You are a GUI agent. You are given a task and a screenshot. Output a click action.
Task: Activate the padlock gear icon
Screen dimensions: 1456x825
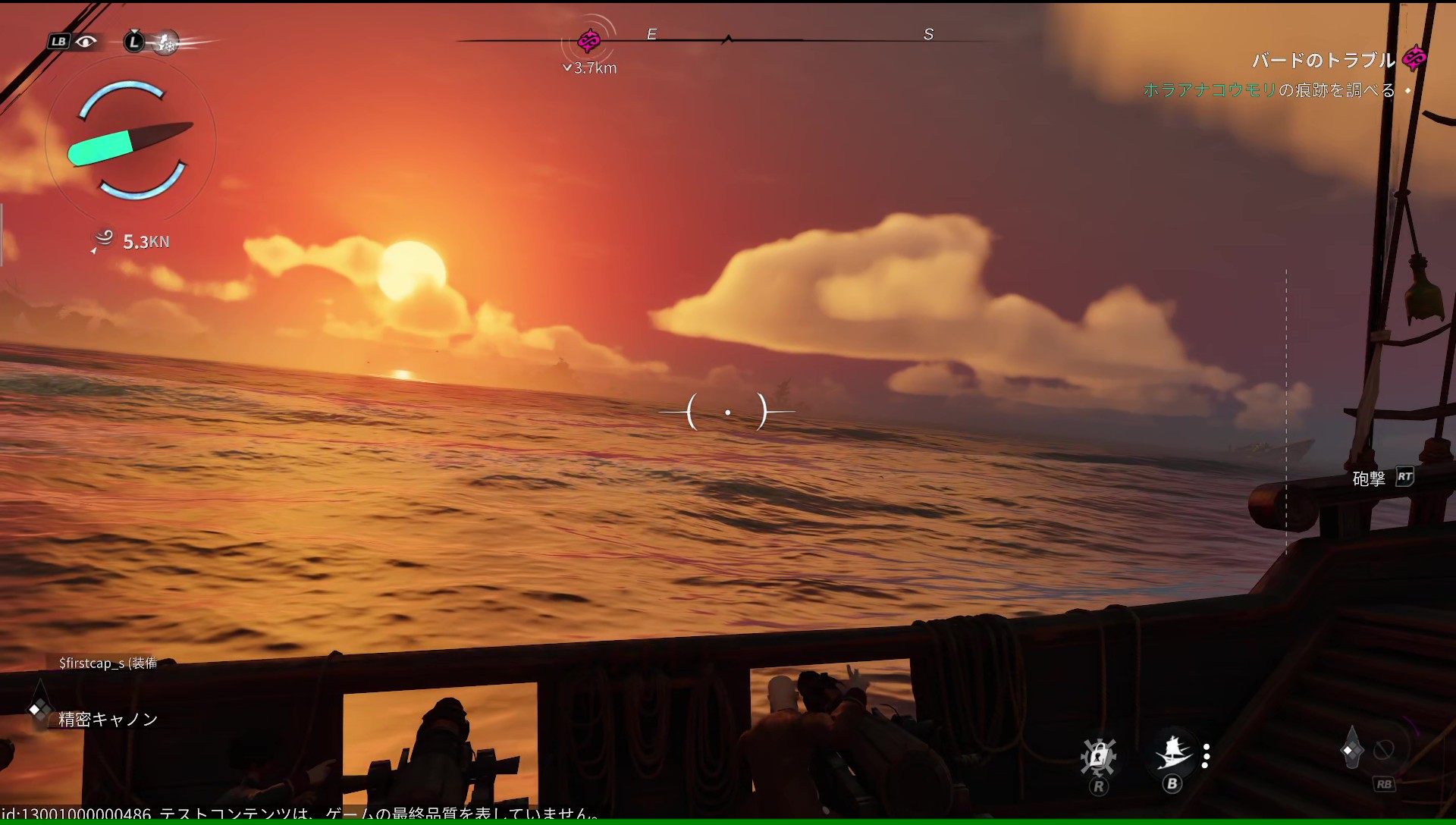[1097, 755]
